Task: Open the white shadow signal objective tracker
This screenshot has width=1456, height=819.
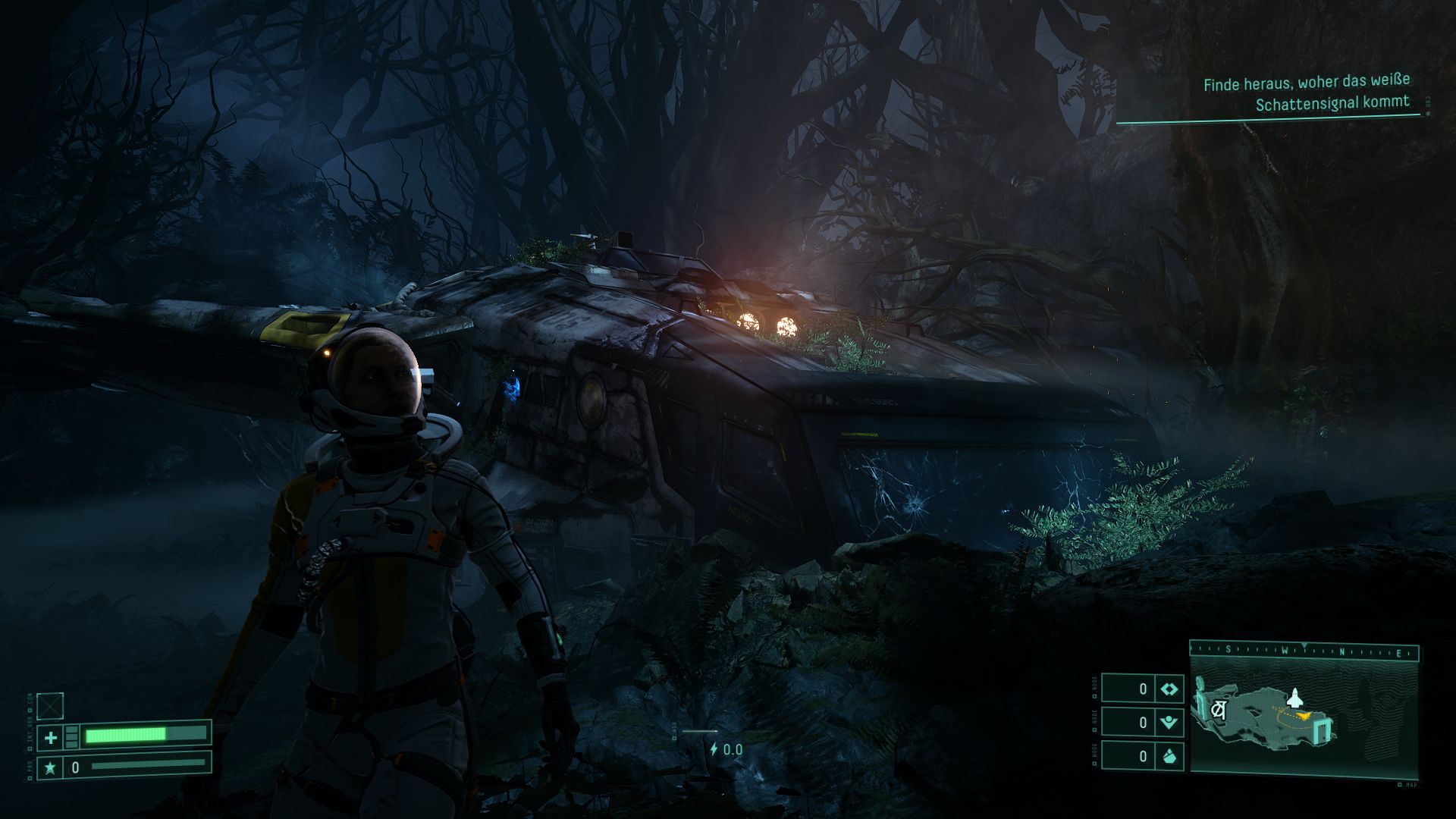Action: [x=1306, y=93]
